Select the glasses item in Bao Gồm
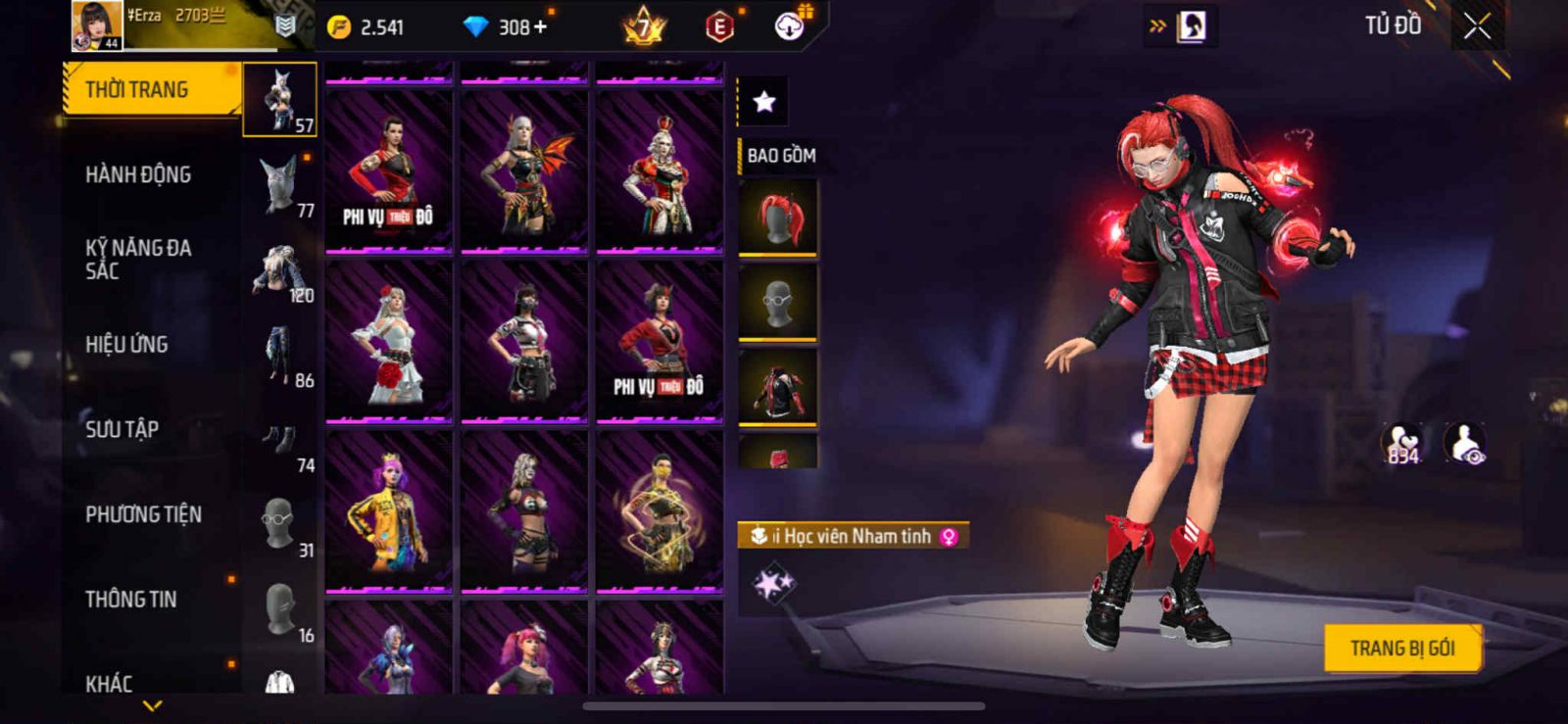 [777, 302]
